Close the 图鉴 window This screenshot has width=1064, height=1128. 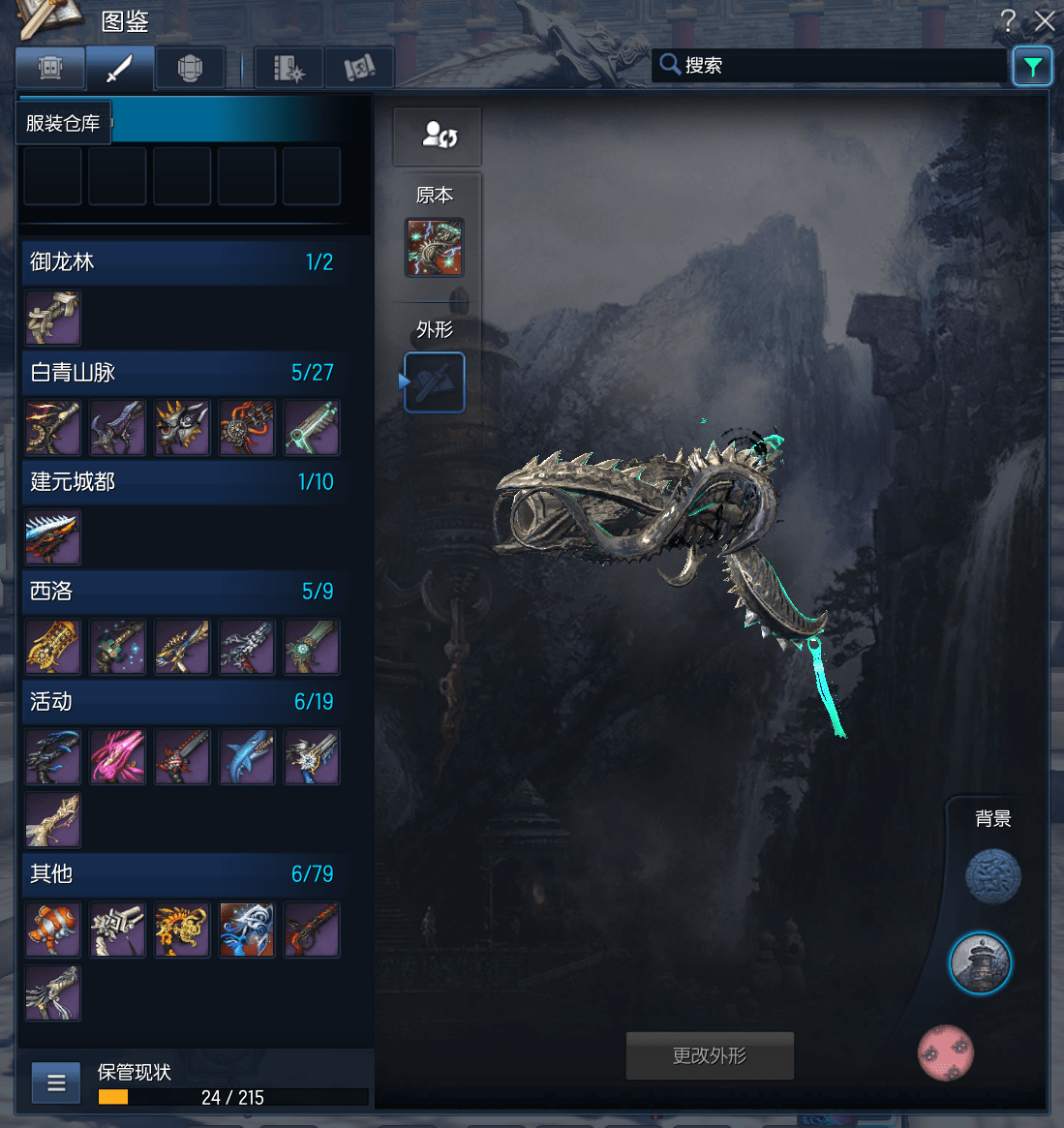click(1045, 20)
